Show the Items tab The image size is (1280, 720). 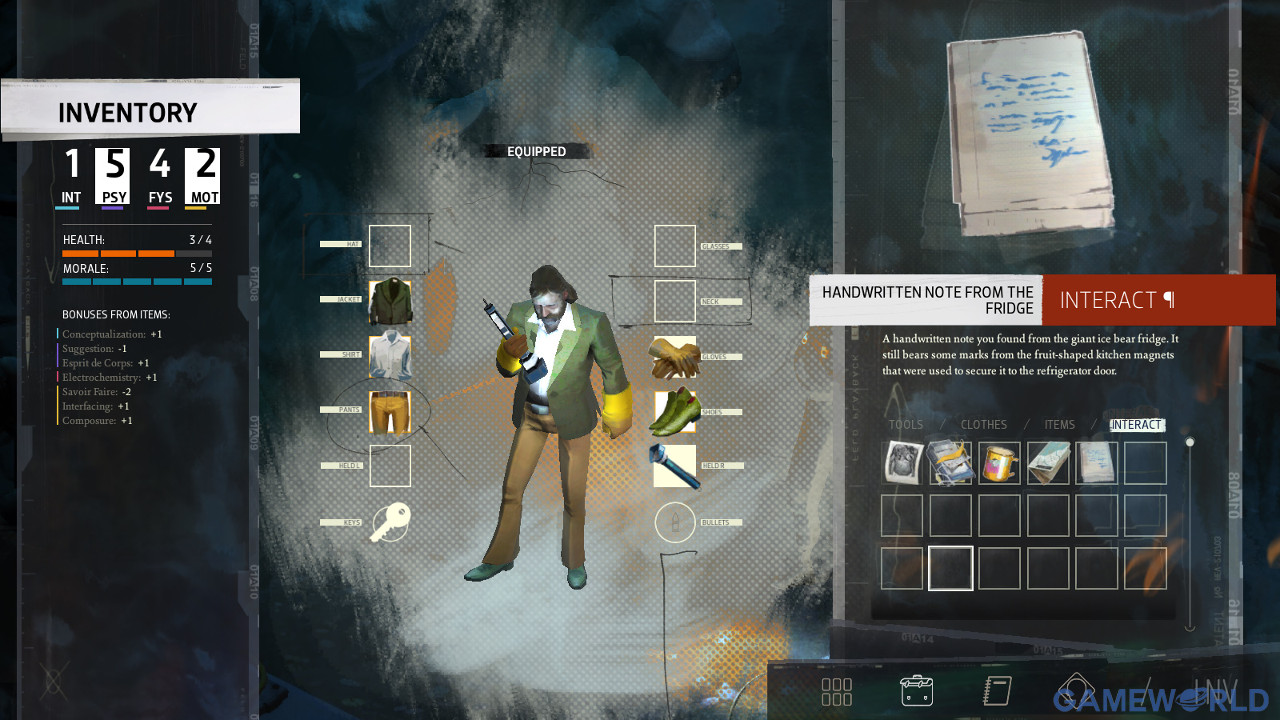click(1059, 425)
